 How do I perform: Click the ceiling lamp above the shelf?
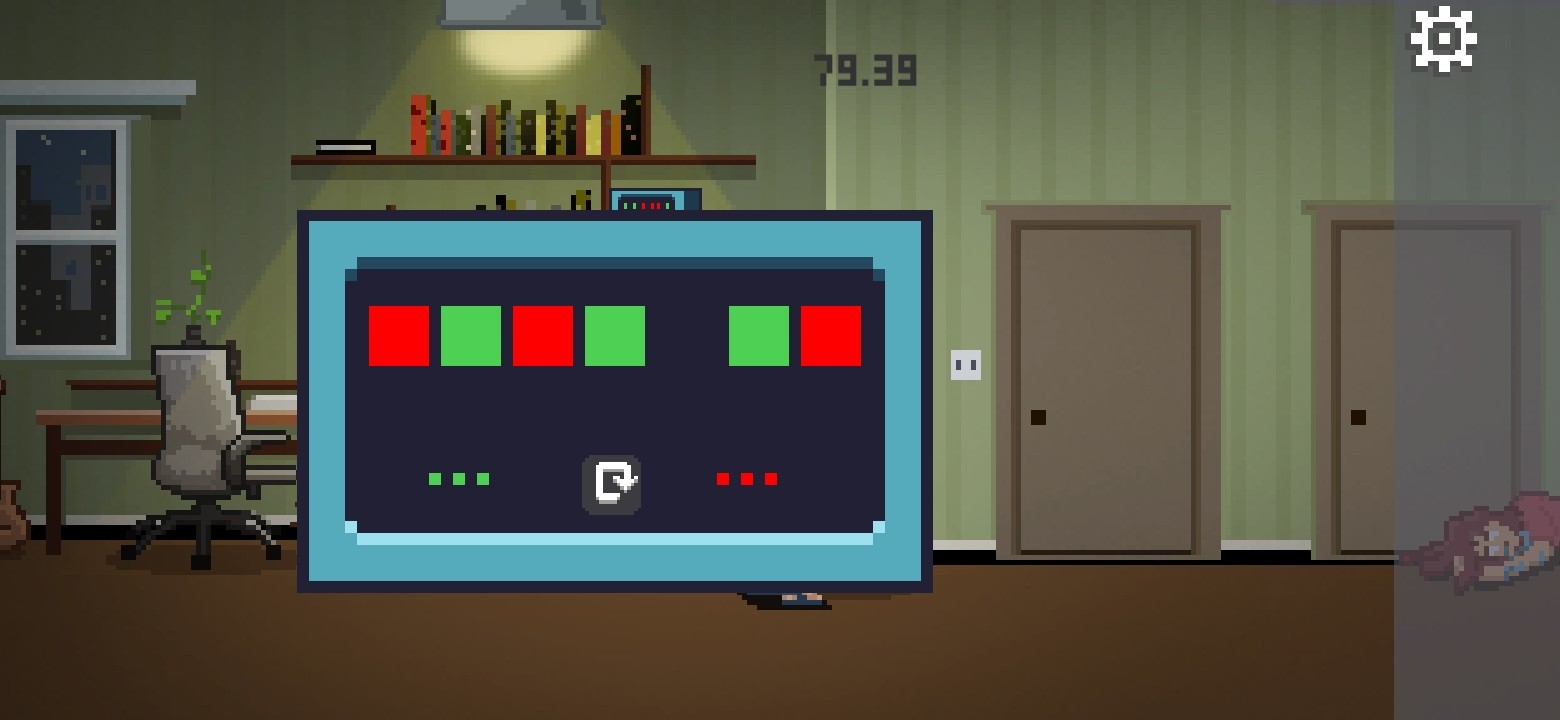pyautogui.click(x=522, y=12)
